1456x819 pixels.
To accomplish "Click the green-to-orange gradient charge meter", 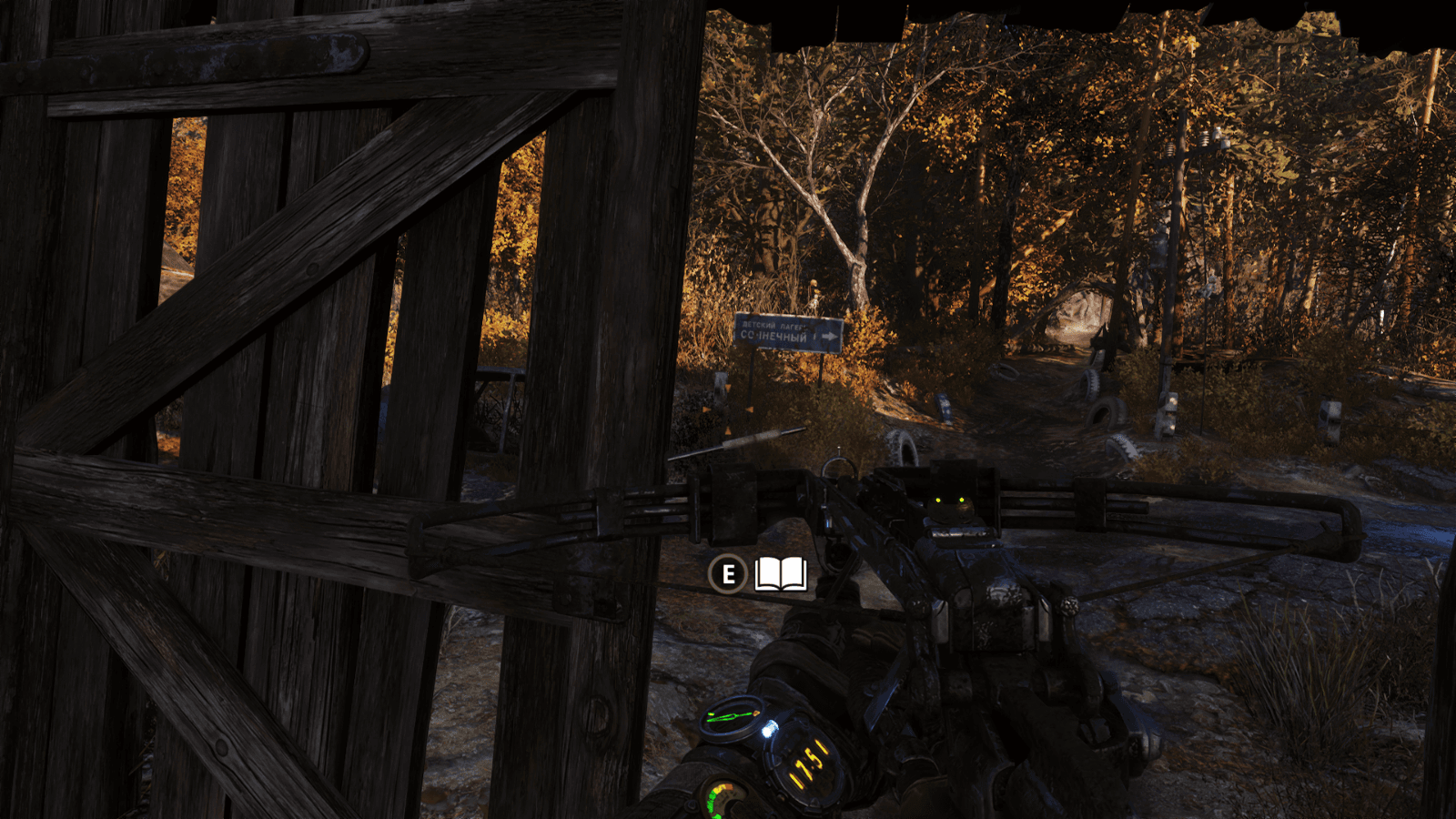I will [x=717, y=798].
